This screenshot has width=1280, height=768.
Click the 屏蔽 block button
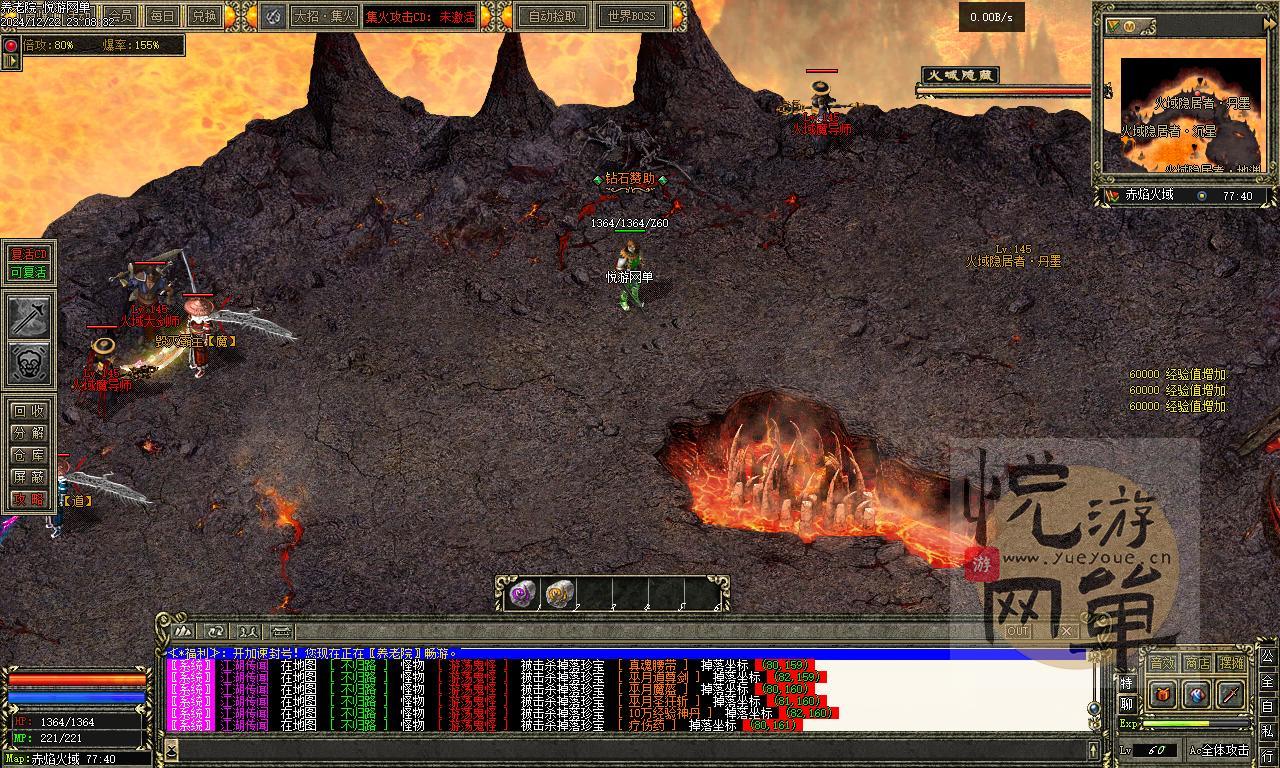pos(28,477)
